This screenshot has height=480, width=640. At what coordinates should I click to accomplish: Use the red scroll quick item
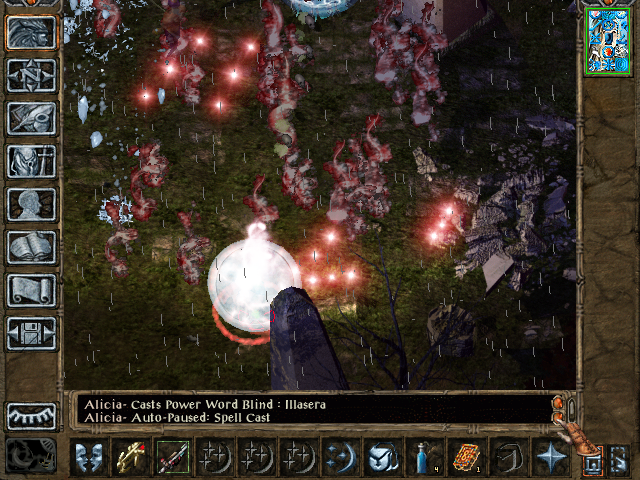(466, 457)
